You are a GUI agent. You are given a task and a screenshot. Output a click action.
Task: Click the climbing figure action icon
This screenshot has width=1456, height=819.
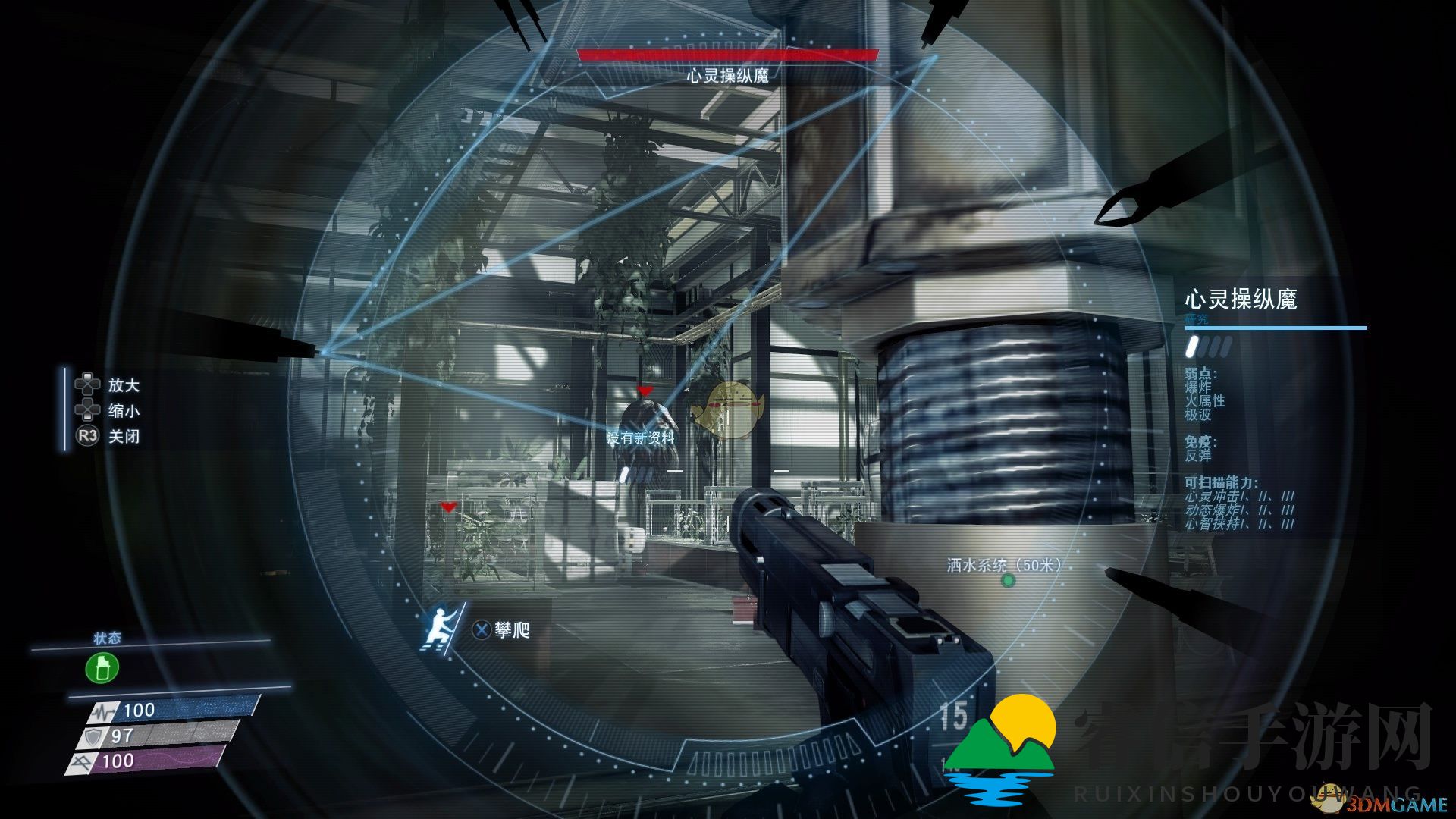[441, 626]
